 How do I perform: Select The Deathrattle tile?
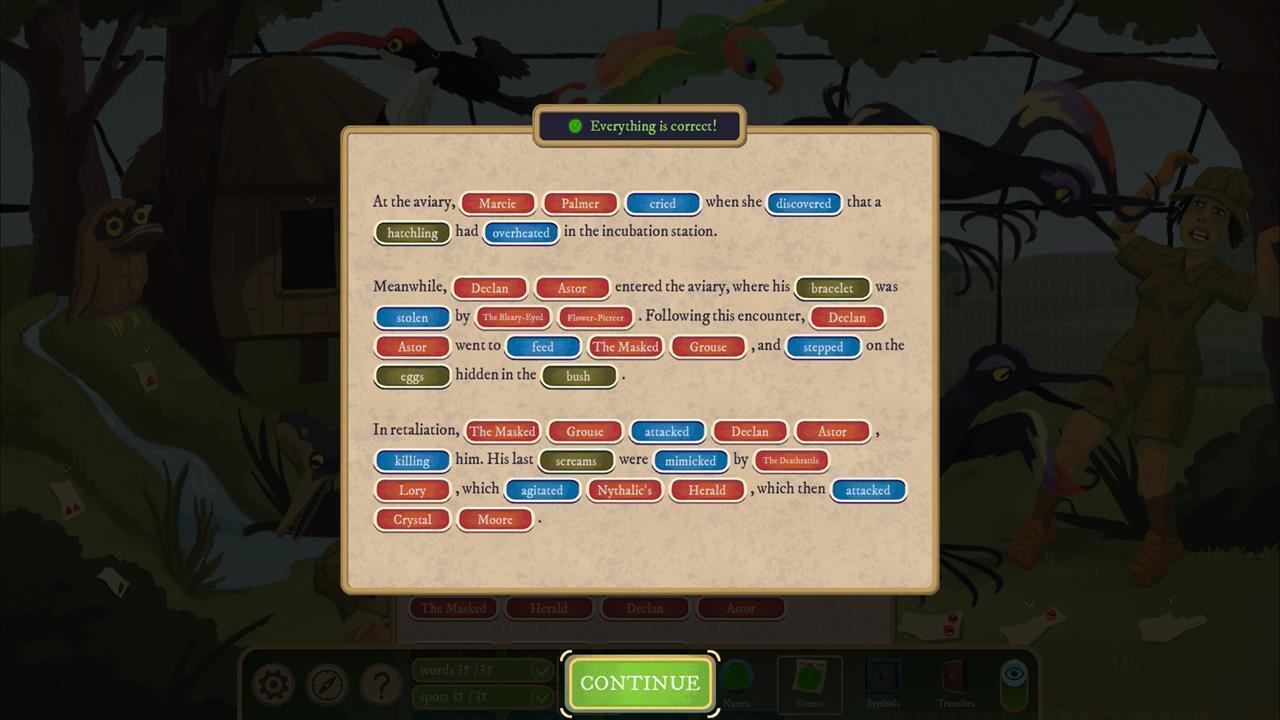point(791,461)
